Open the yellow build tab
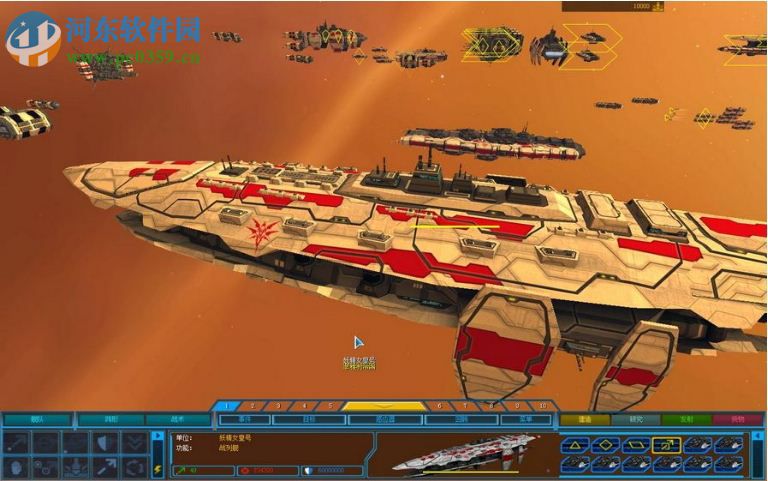 click(583, 420)
